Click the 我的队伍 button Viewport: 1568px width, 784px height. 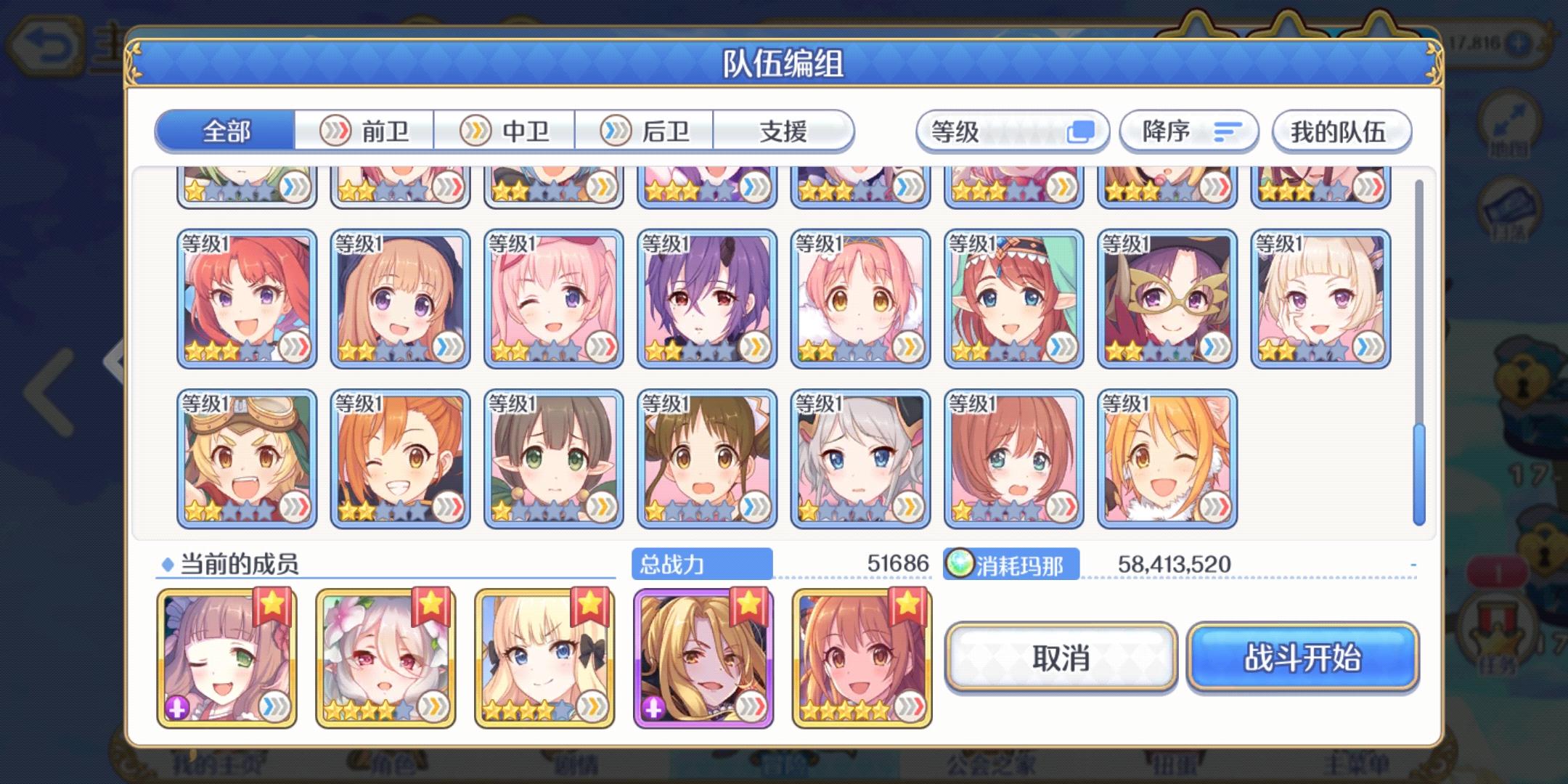point(1342,131)
